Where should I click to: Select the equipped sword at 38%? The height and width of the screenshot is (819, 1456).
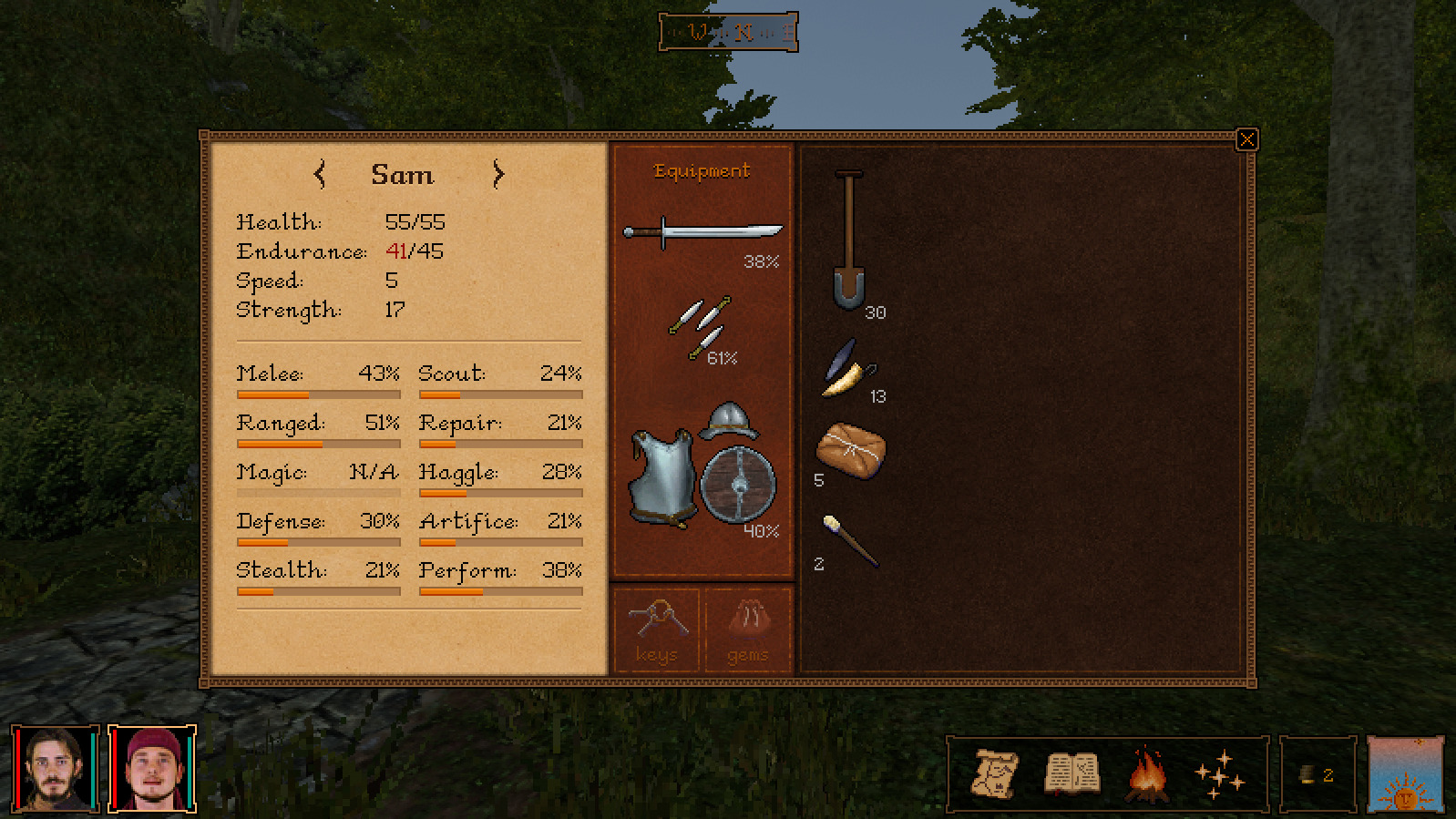click(x=706, y=232)
